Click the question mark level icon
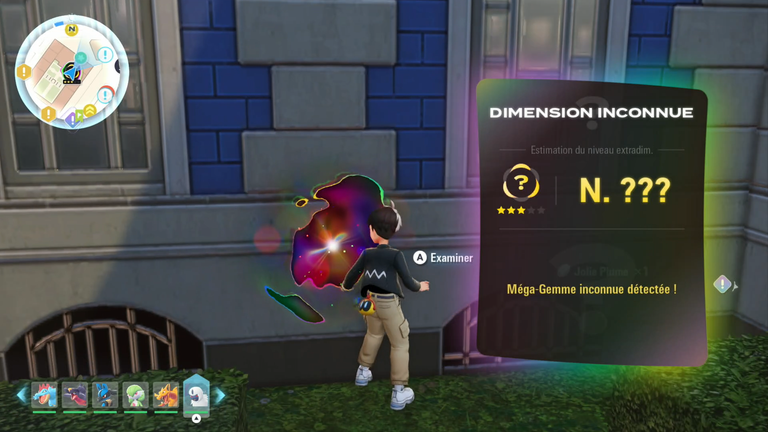 pos(520,184)
